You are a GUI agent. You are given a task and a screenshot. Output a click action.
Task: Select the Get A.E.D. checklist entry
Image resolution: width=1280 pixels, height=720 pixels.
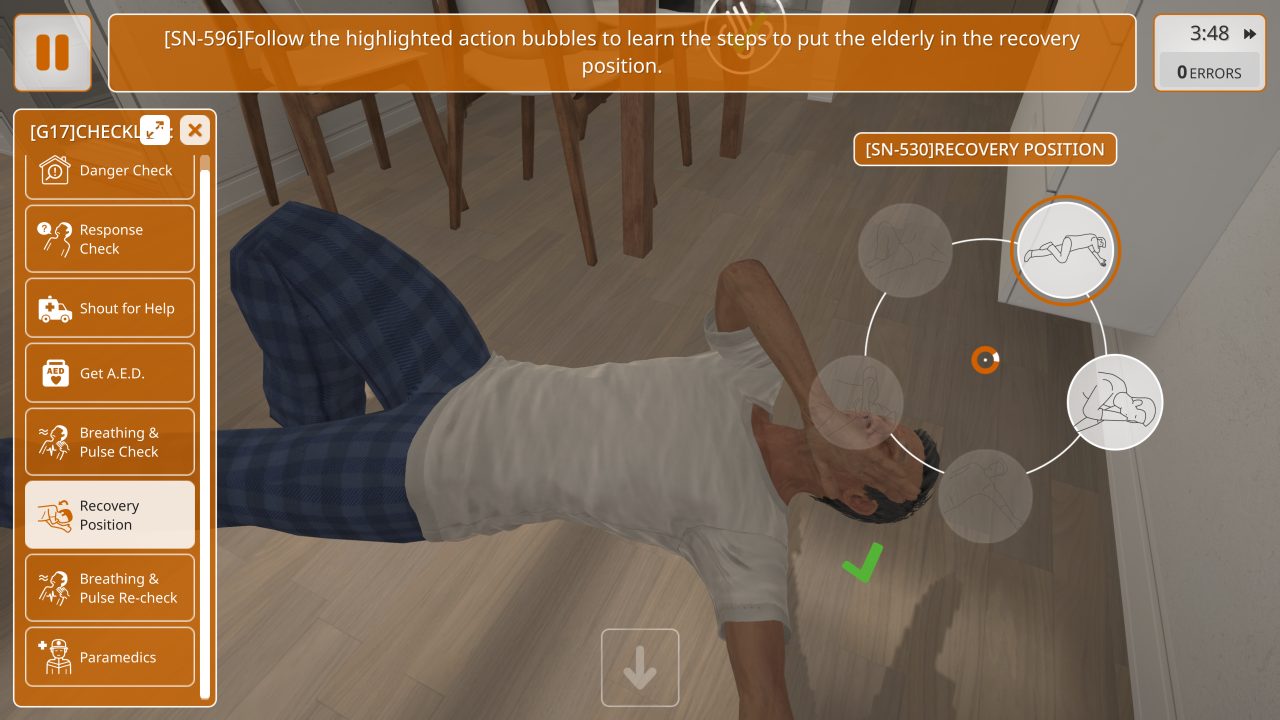[x=110, y=373]
